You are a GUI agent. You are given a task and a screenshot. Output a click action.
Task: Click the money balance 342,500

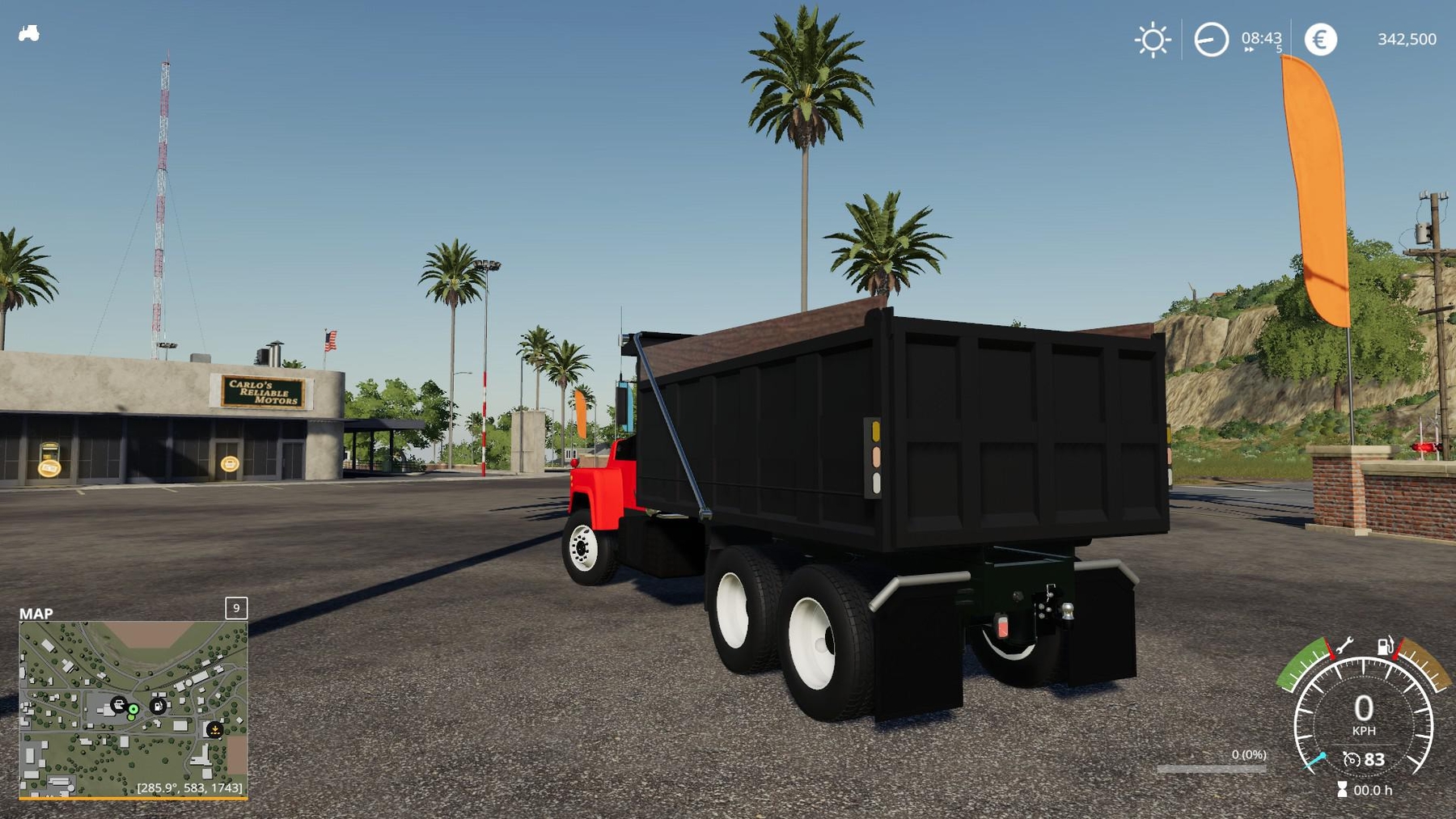tap(1407, 39)
